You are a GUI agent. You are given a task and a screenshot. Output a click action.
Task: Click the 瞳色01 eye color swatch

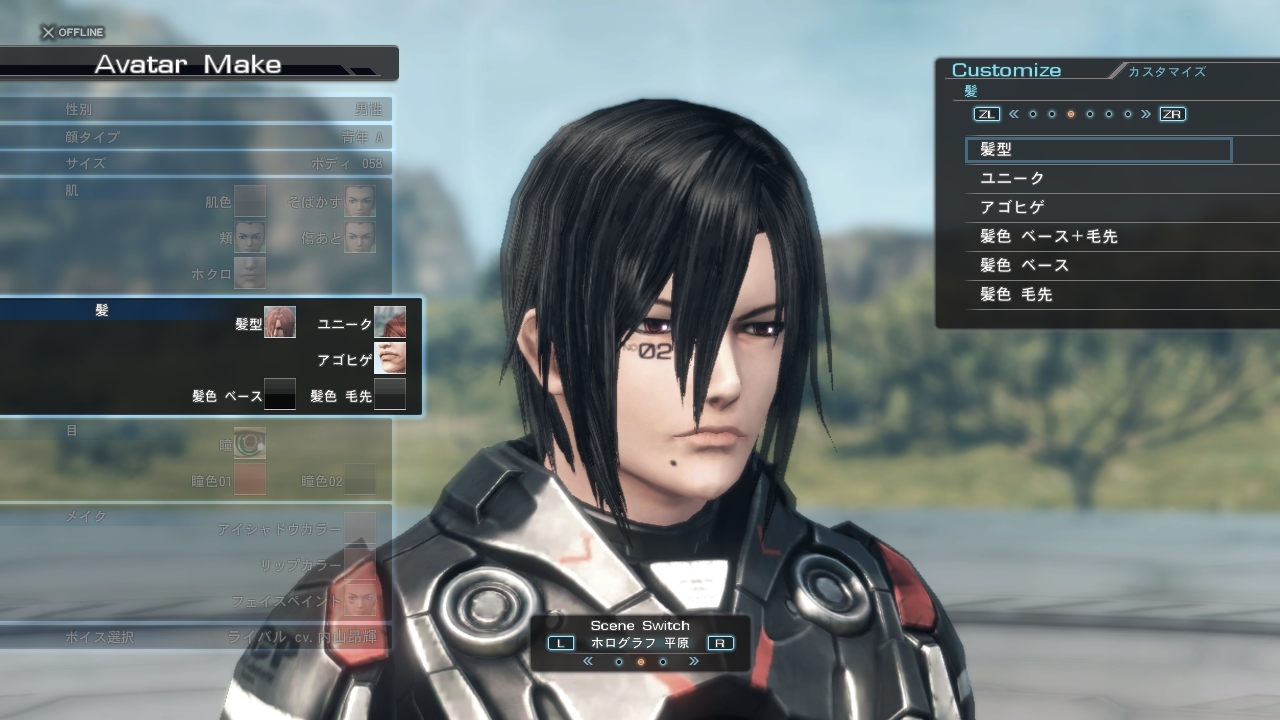coord(250,479)
